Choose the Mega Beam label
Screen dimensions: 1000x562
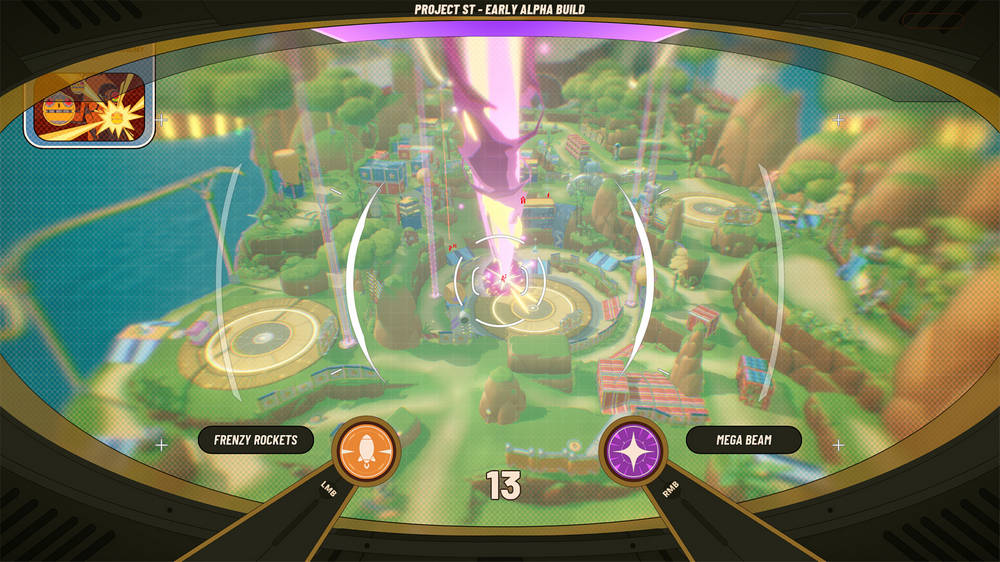pos(743,440)
